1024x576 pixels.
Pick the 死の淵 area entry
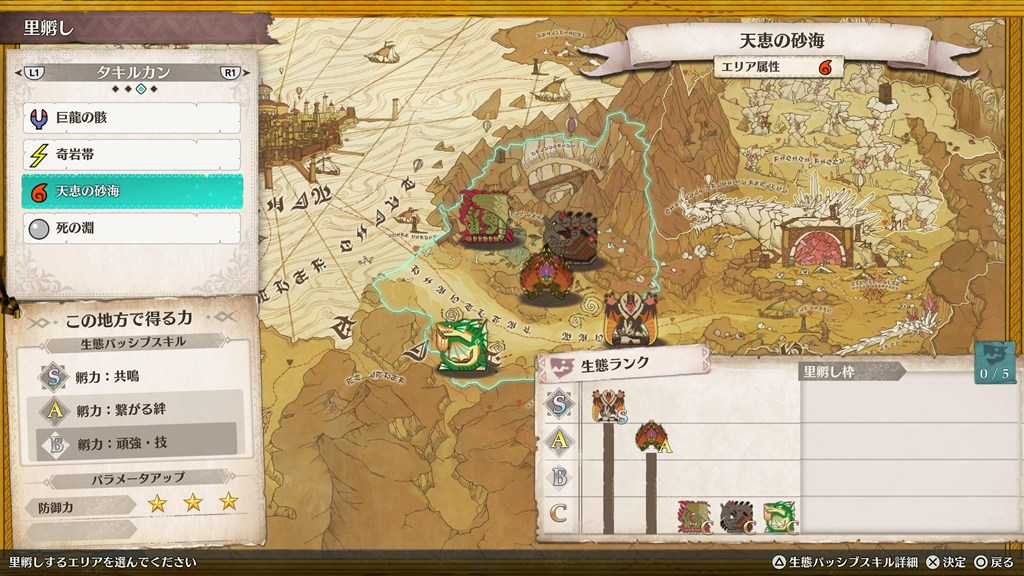[131, 228]
